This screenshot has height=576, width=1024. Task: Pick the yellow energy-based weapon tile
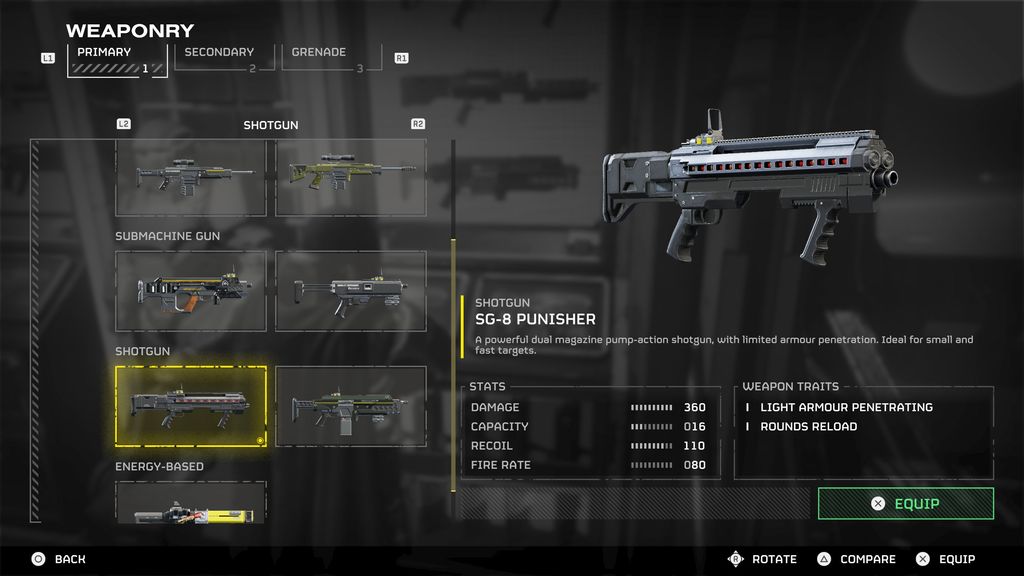[x=191, y=503]
